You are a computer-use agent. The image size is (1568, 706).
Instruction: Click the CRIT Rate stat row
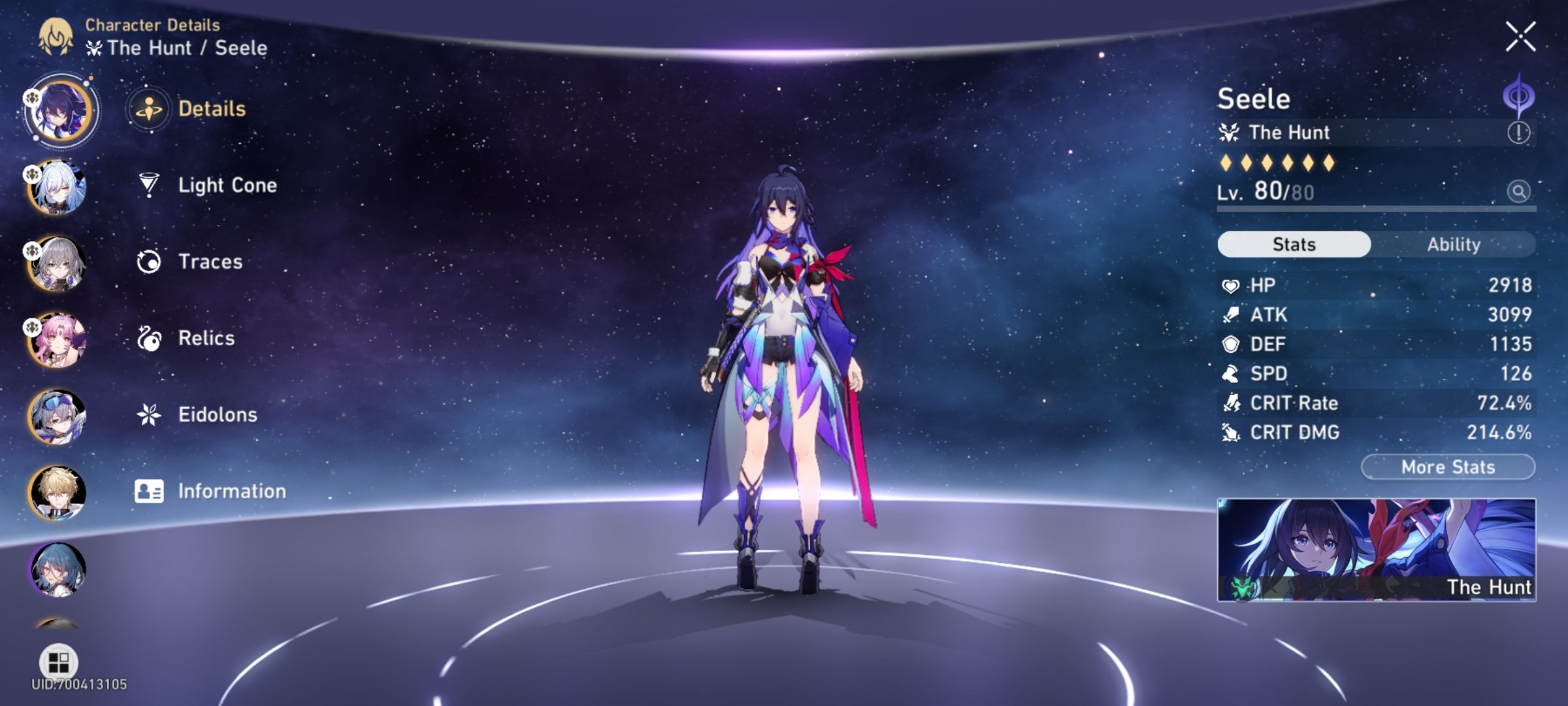click(x=1372, y=403)
